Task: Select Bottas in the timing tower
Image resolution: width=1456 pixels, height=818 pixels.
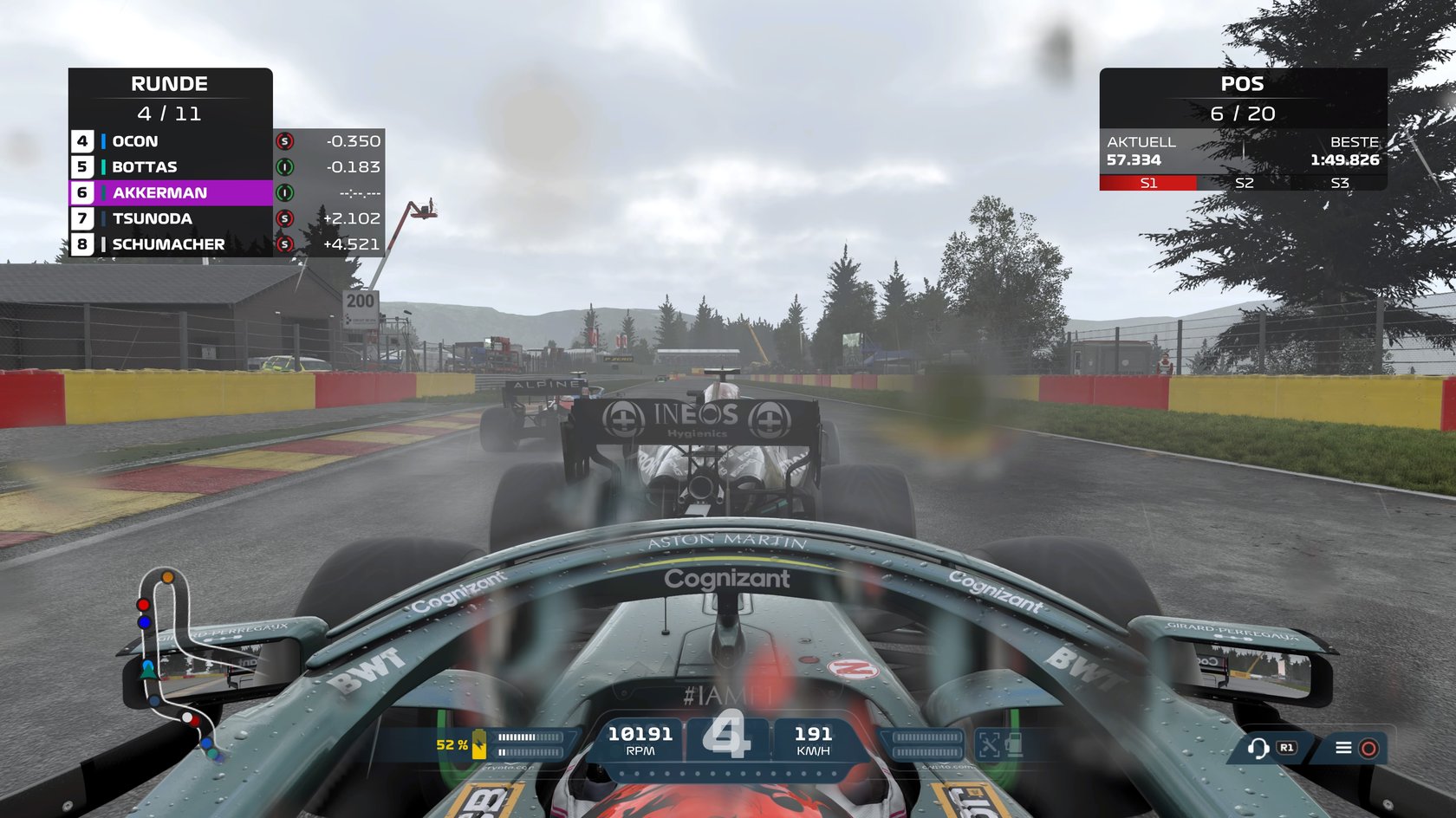Action: tap(170, 167)
